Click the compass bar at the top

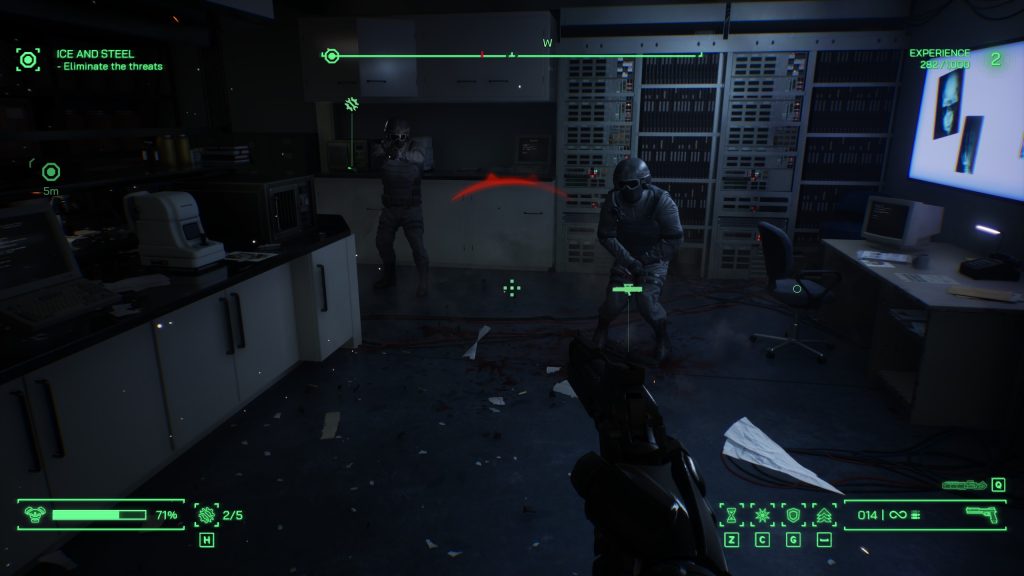515,55
